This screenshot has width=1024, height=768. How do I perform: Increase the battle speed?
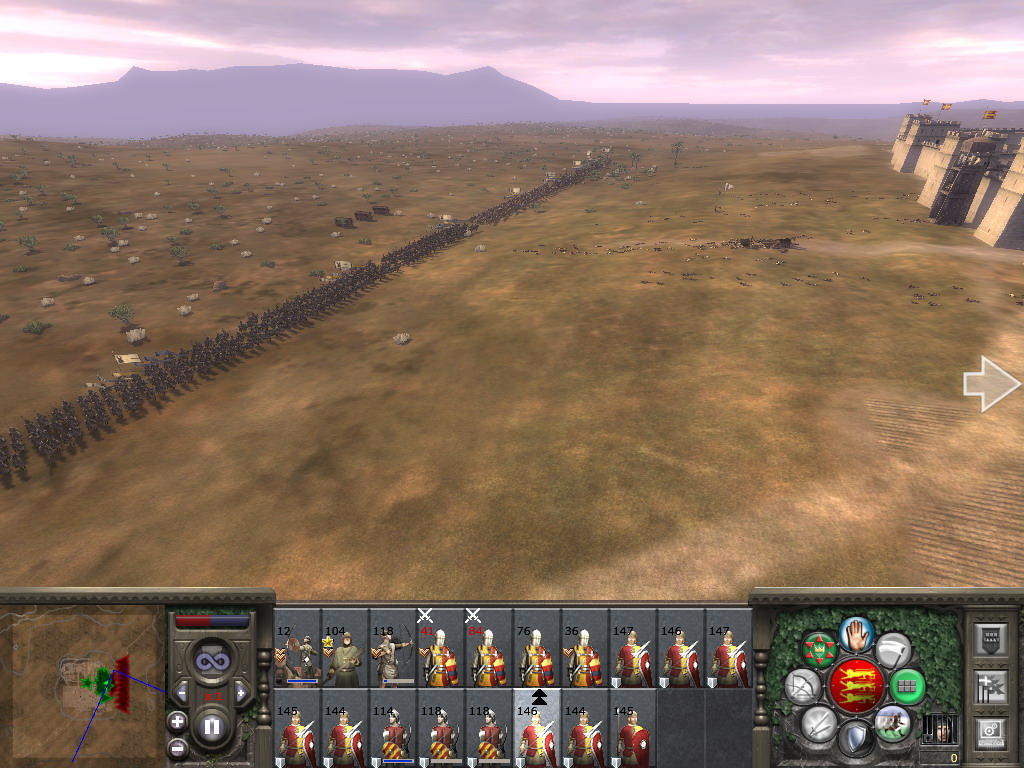click(x=241, y=693)
